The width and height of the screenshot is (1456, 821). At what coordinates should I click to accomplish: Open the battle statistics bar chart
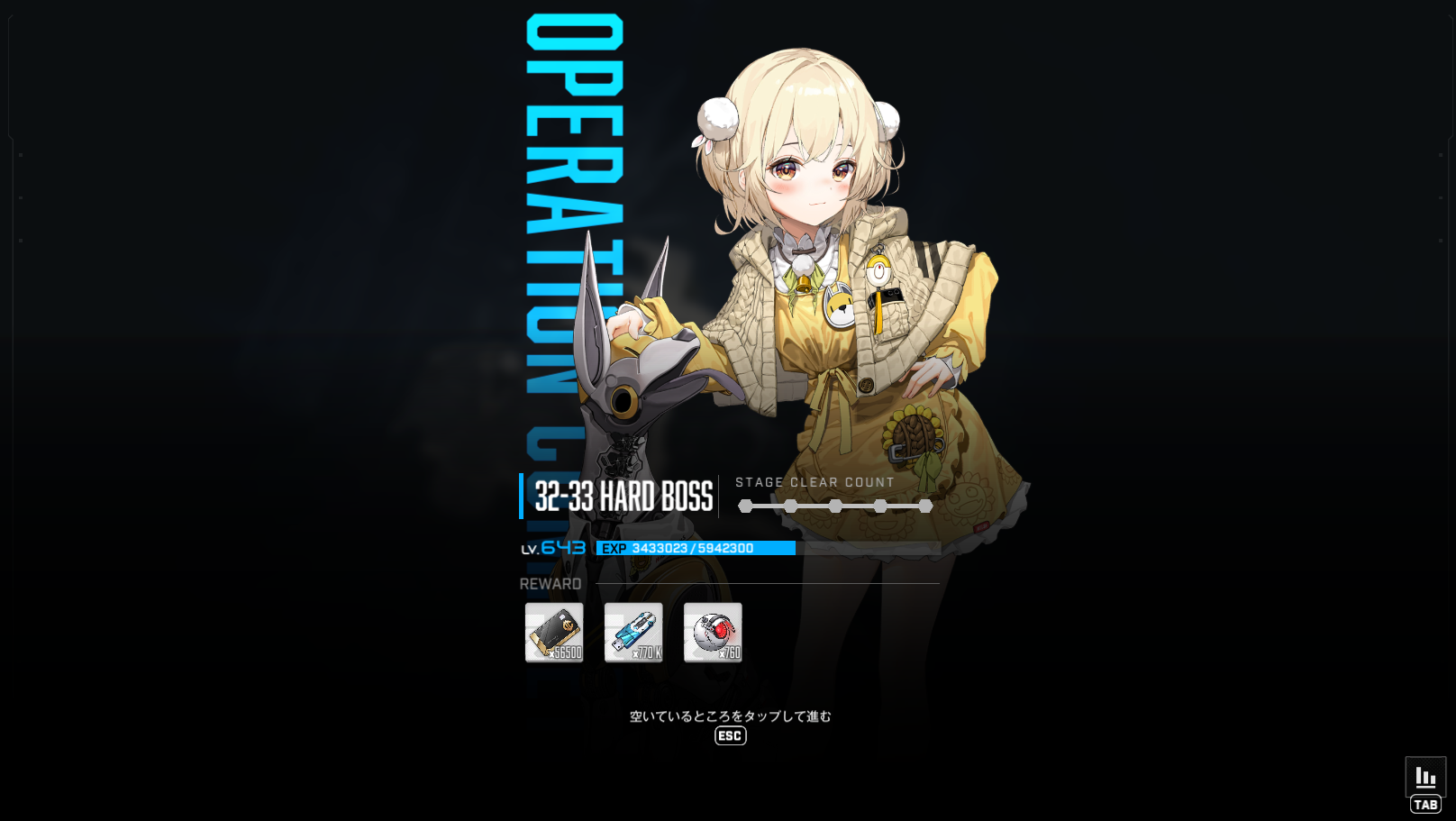tap(1425, 777)
